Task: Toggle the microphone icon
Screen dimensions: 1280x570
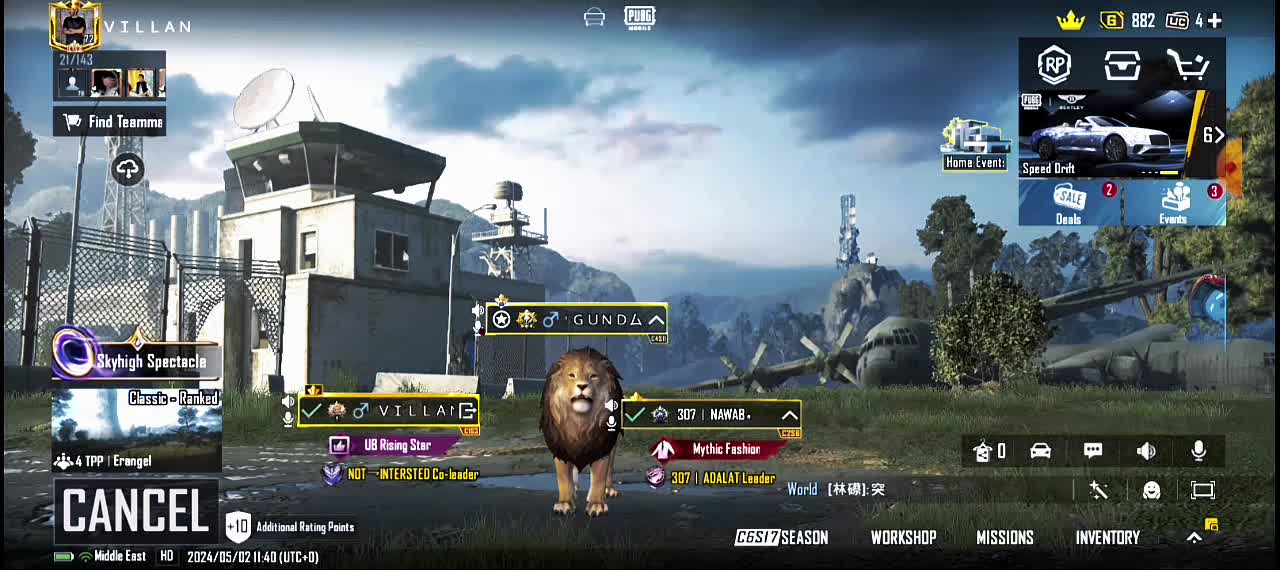Action: click(x=1198, y=451)
